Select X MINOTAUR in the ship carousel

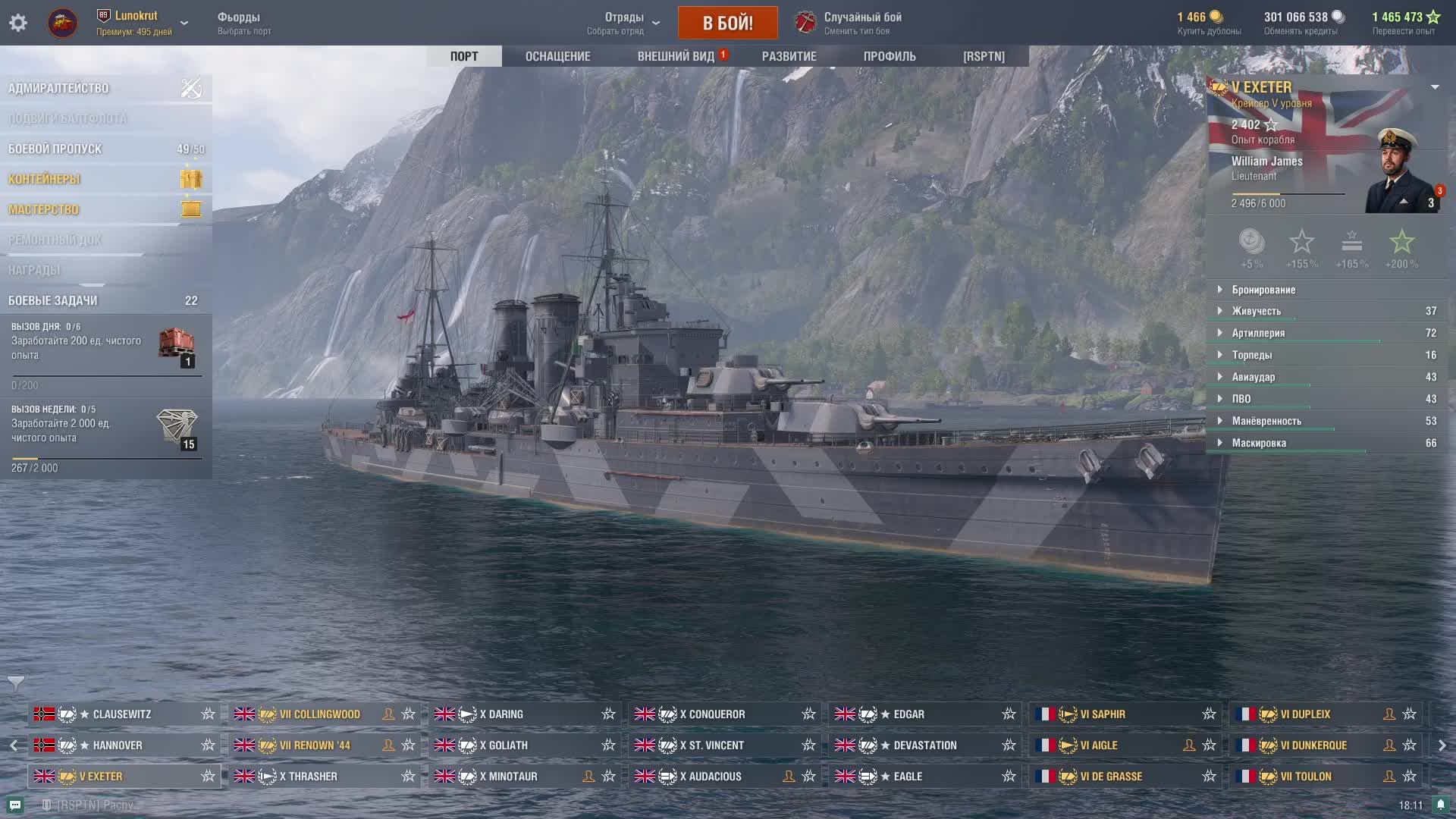[x=509, y=777]
